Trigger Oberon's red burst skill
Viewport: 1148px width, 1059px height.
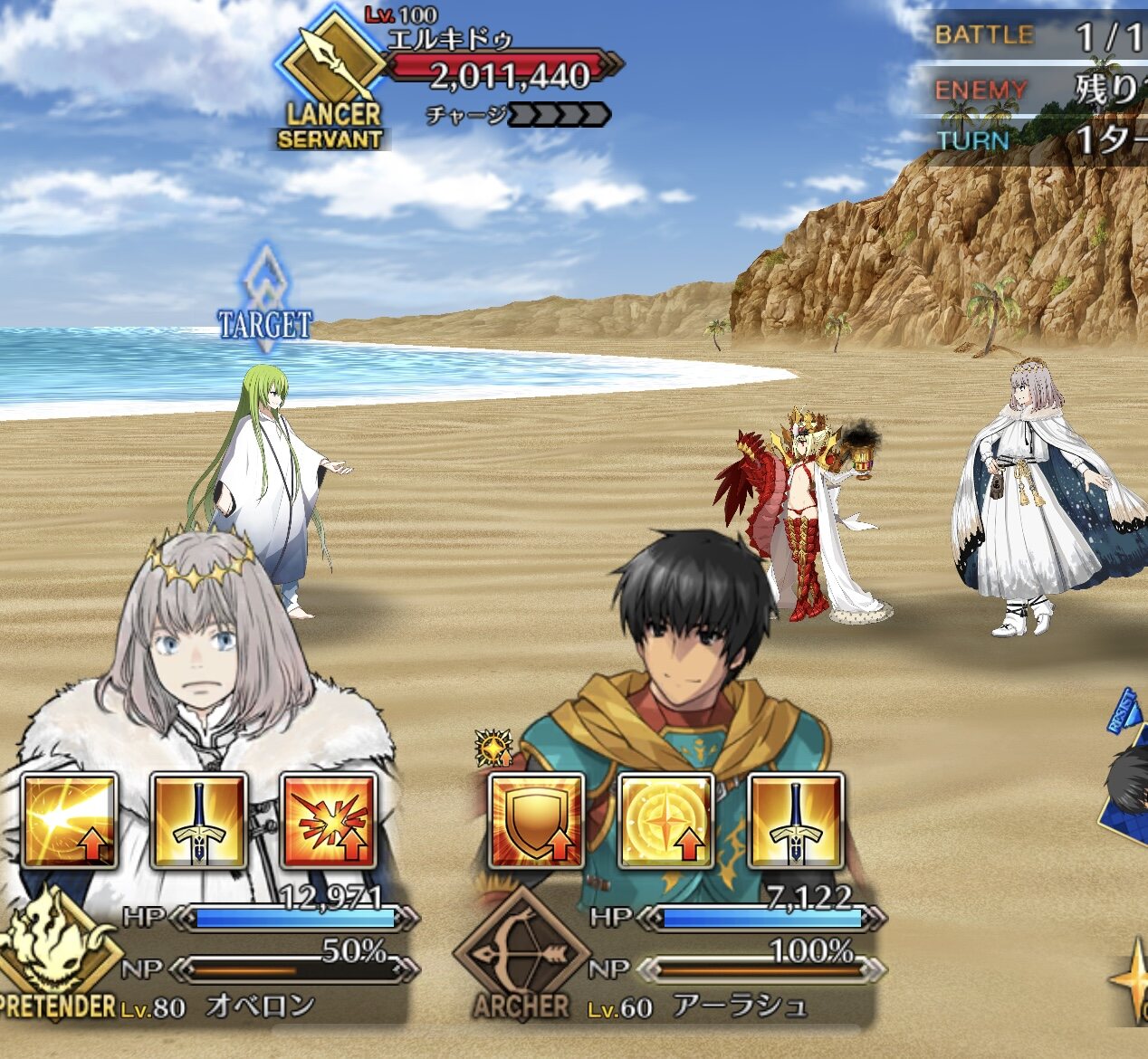click(x=328, y=821)
